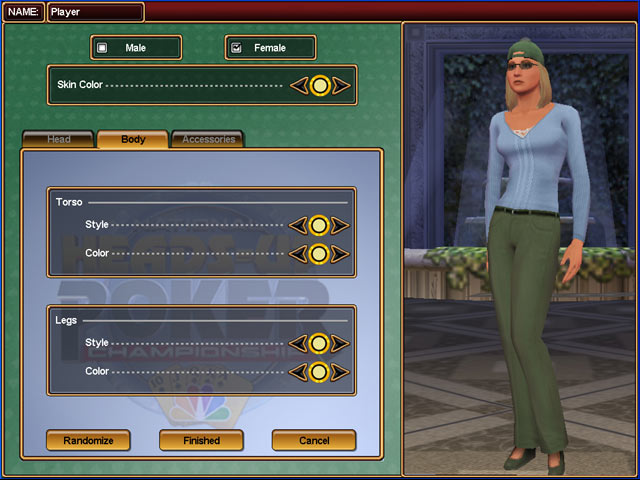Screen dimensions: 640x480
Task: Open the Accessories tab
Action: [208, 140]
